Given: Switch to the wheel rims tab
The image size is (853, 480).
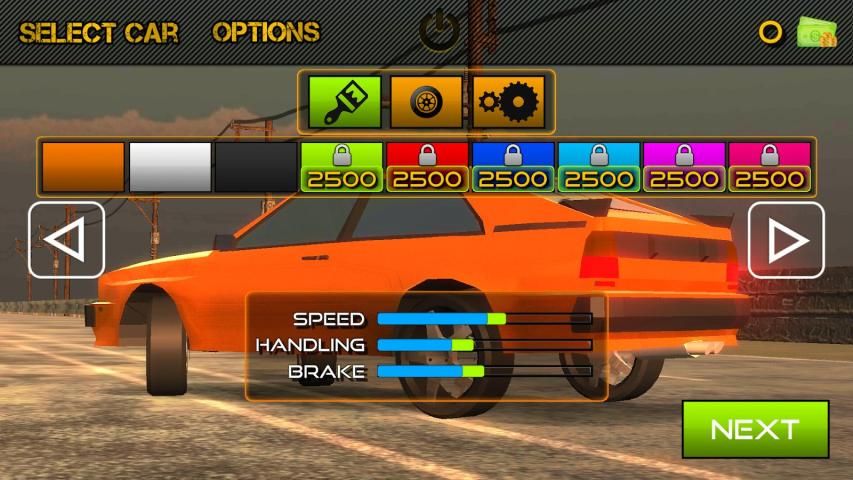Looking at the screenshot, I should 426,102.
